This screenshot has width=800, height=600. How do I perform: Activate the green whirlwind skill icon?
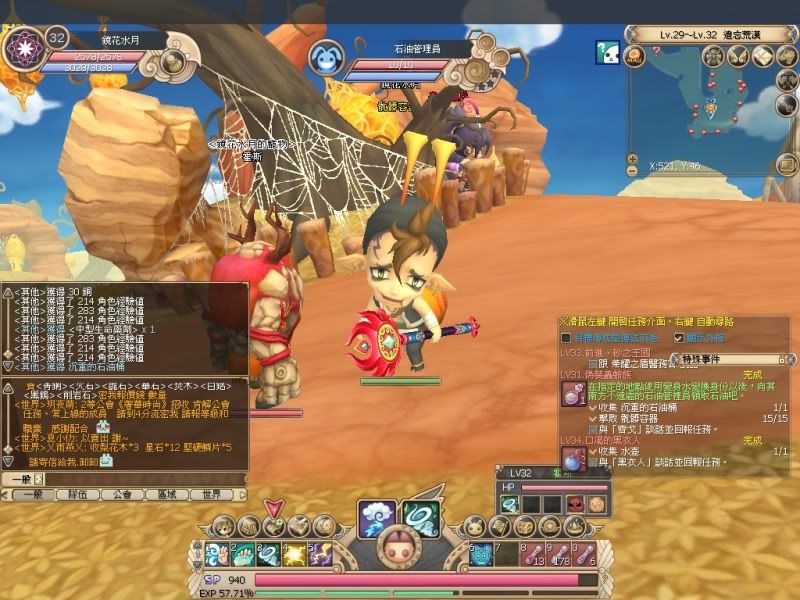tap(421, 516)
